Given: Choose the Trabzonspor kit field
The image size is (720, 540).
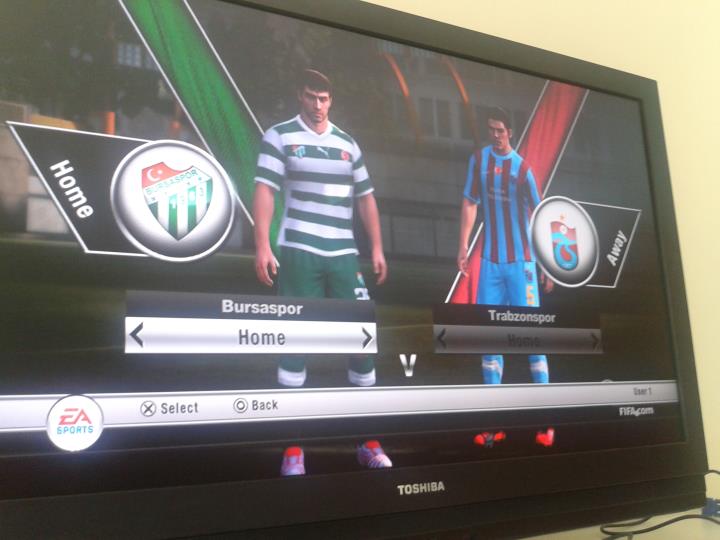Looking at the screenshot, I should pos(519,340).
